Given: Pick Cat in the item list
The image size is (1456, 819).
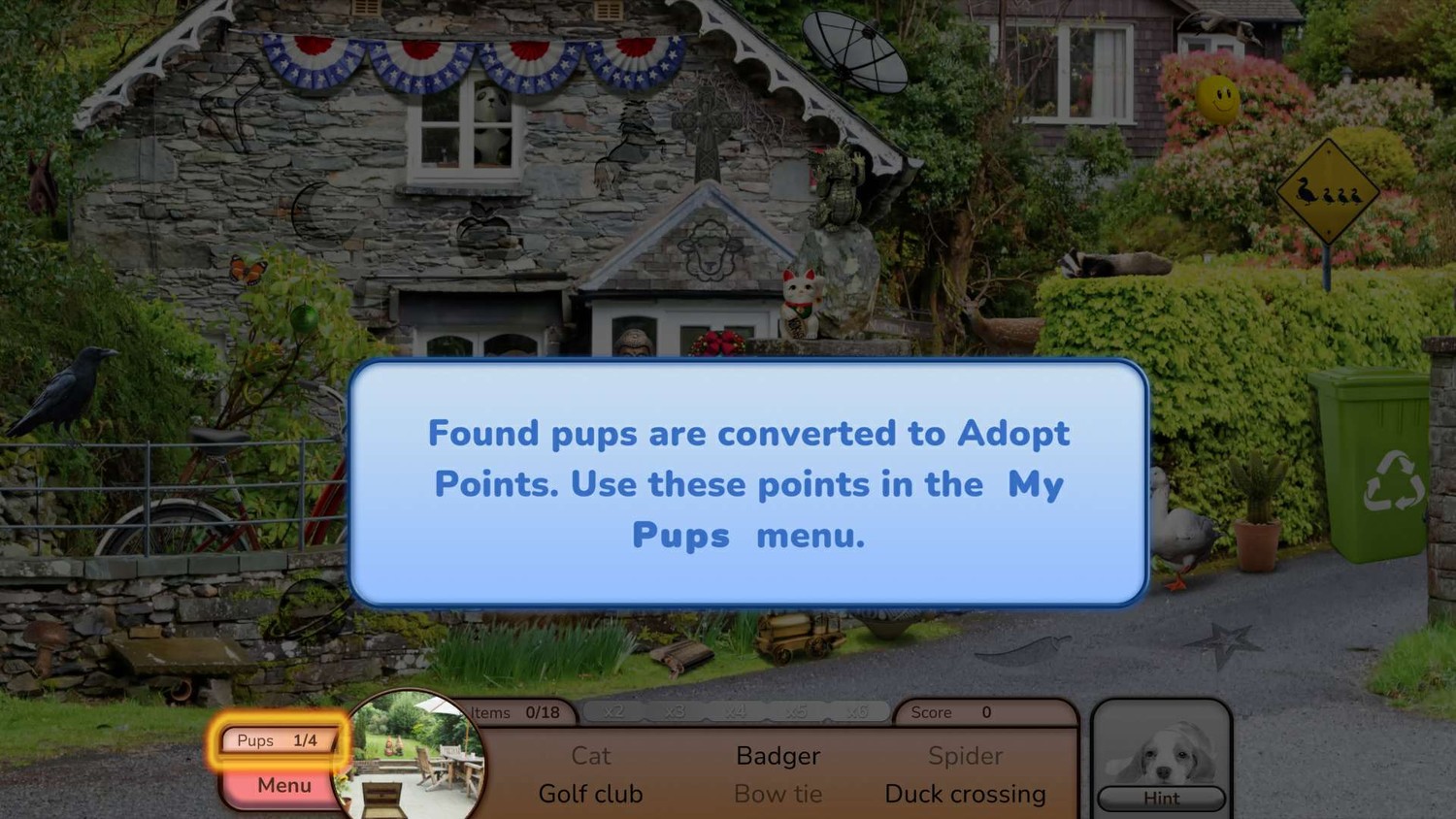Looking at the screenshot, I should click(x=590, y=756).
